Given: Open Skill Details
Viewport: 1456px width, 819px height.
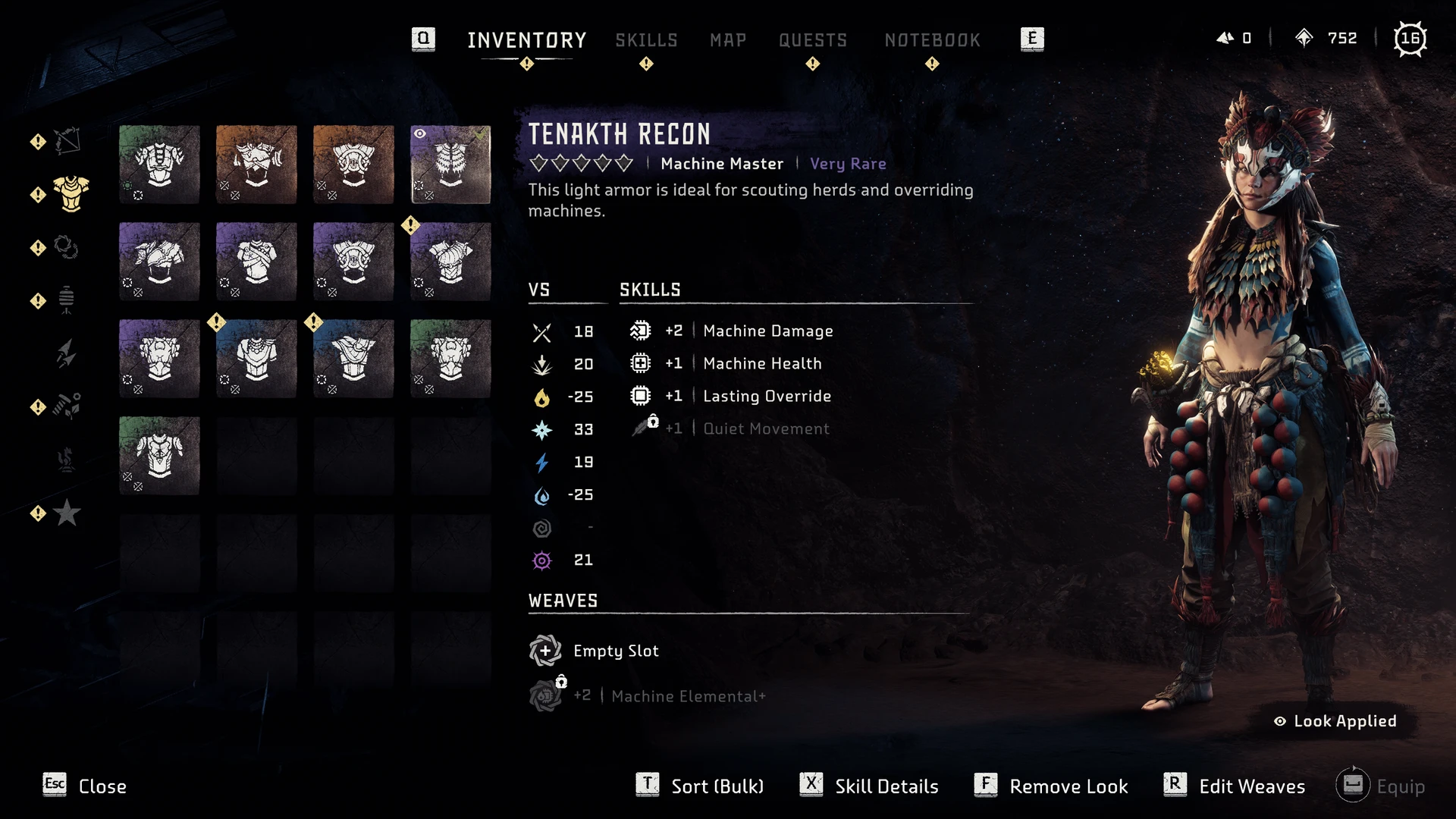Looking at the screenshot, I should 870,786.
